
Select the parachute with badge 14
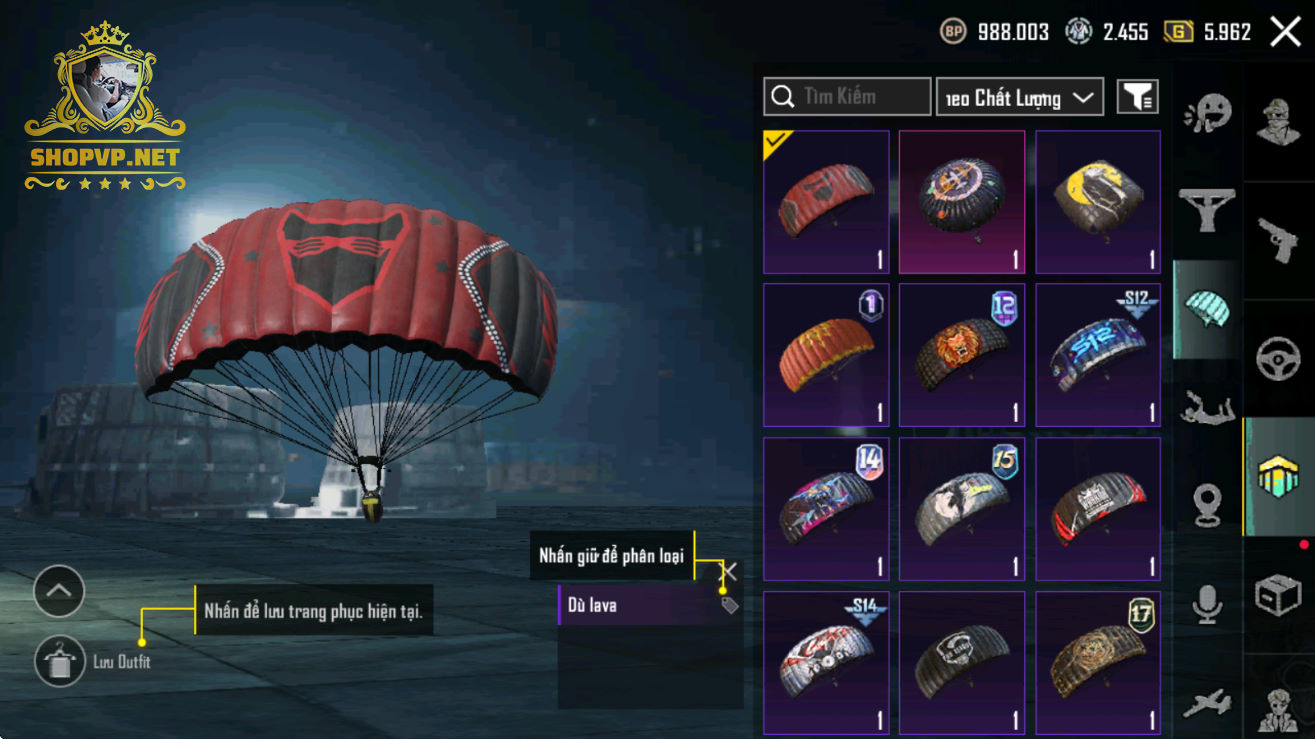(x=826, y=509)
